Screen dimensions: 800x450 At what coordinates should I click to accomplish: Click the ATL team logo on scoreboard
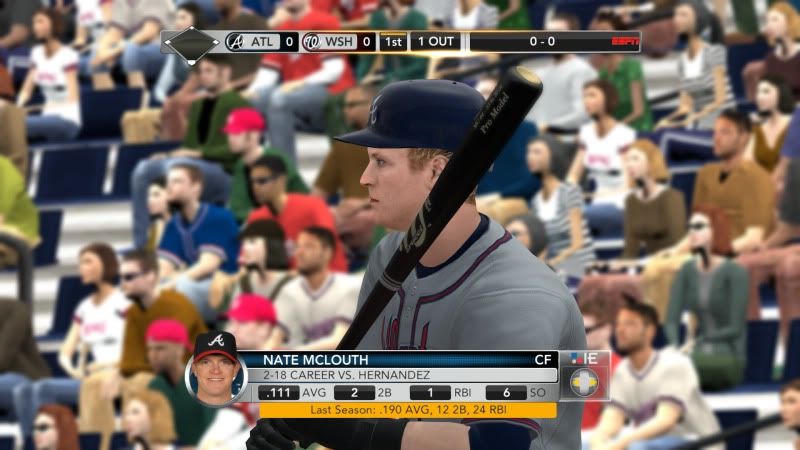coord(236,42)
